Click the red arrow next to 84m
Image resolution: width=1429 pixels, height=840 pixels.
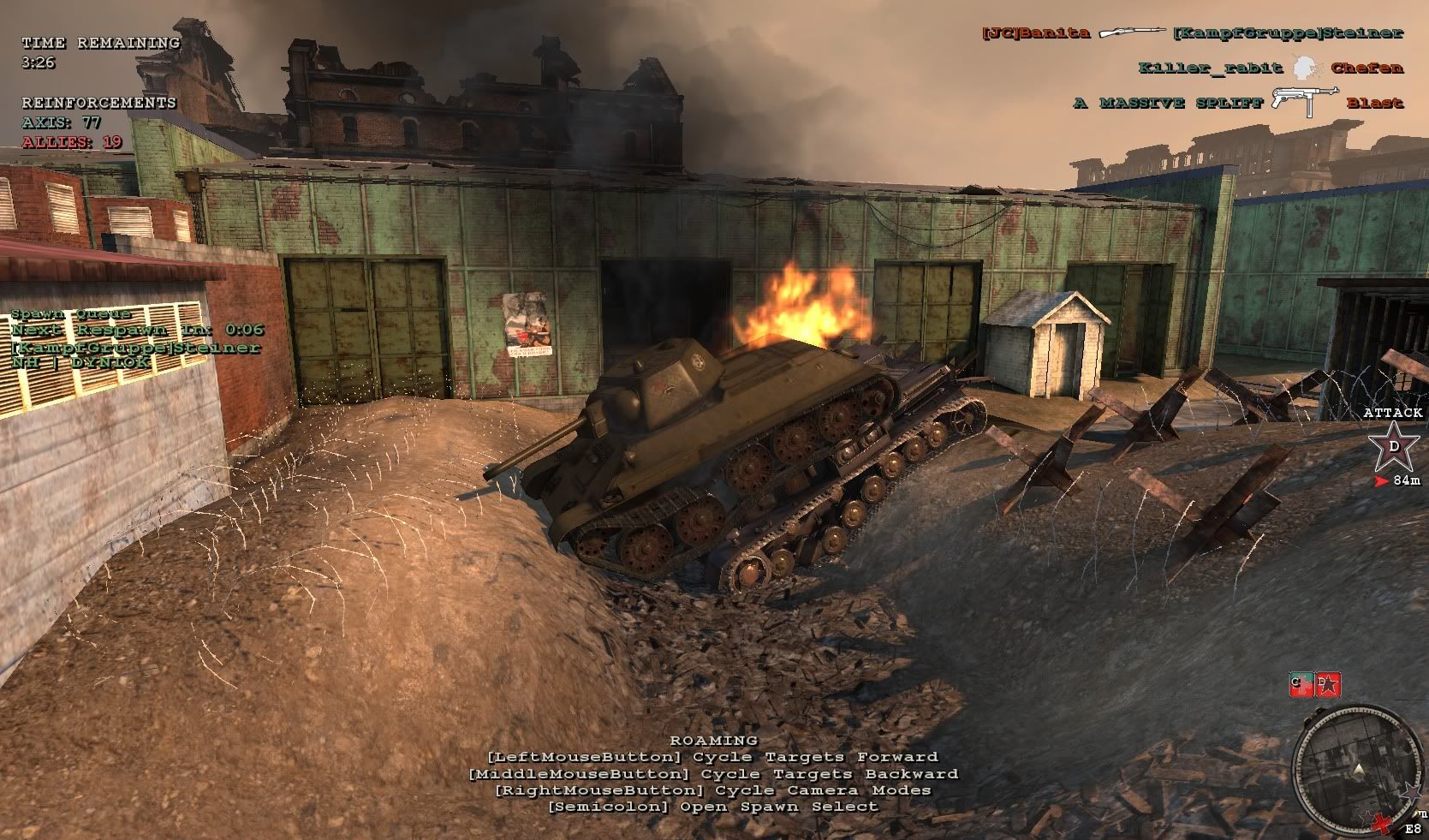1381,480
